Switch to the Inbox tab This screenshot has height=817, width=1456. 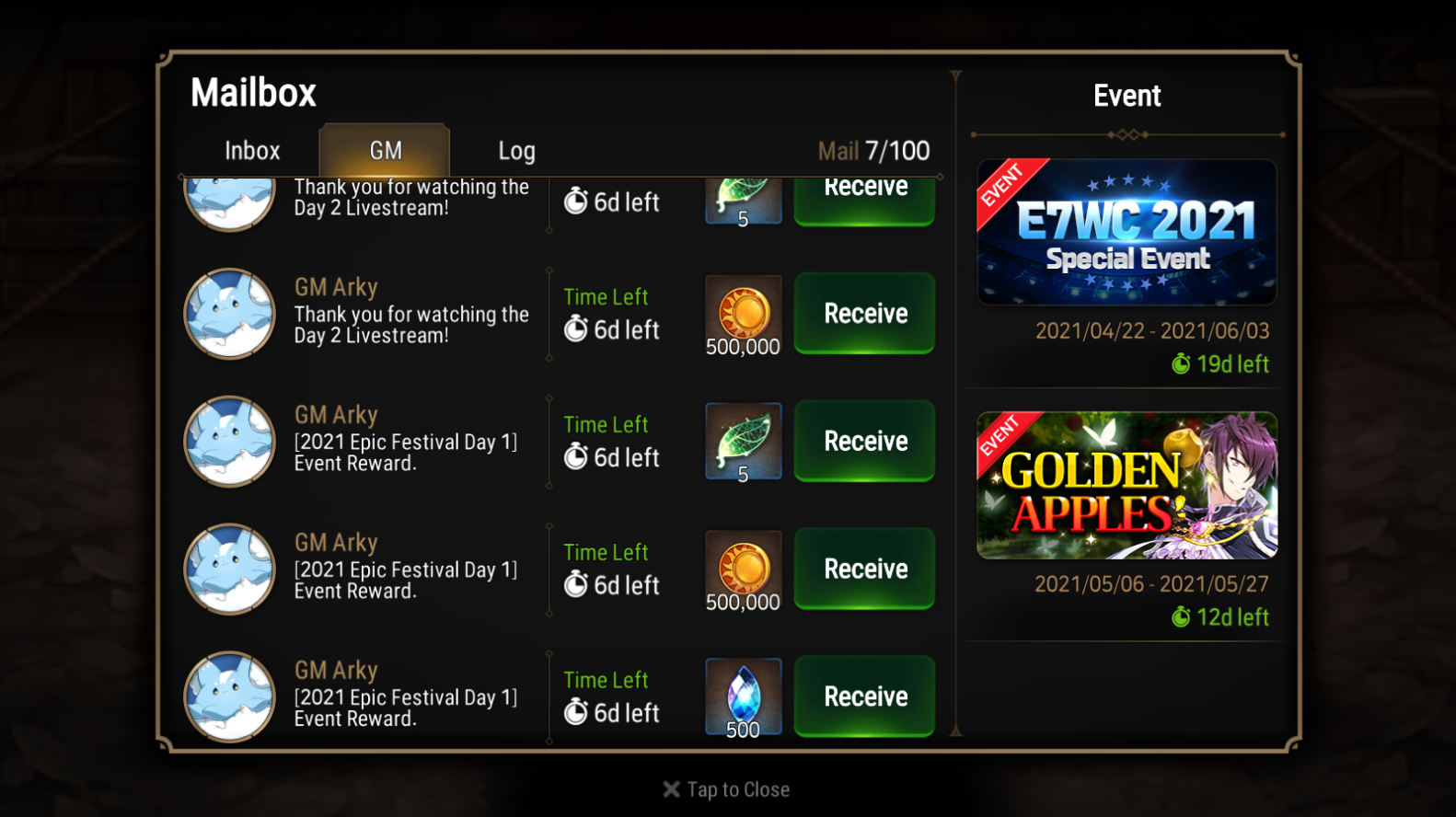click(x=251, y=150)
